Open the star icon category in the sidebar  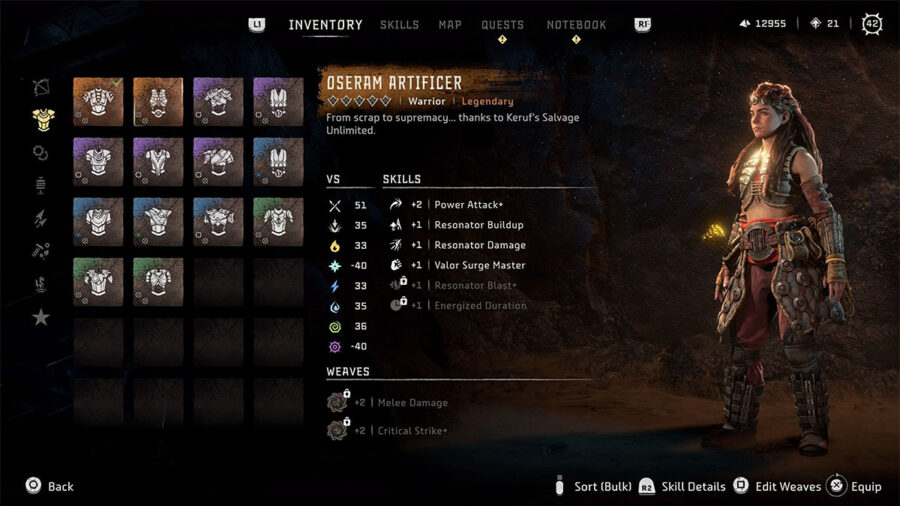pos(41,317)
